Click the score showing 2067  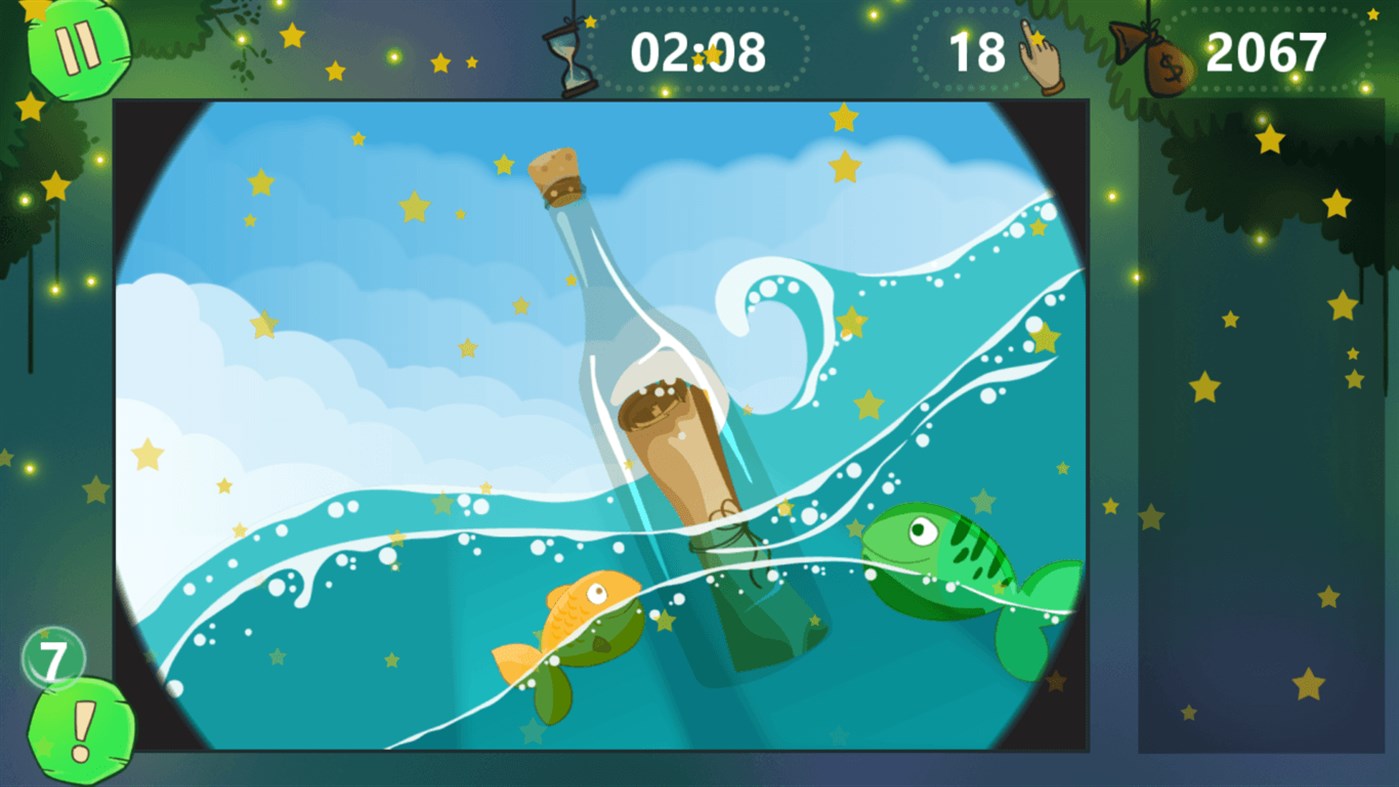1265,53
